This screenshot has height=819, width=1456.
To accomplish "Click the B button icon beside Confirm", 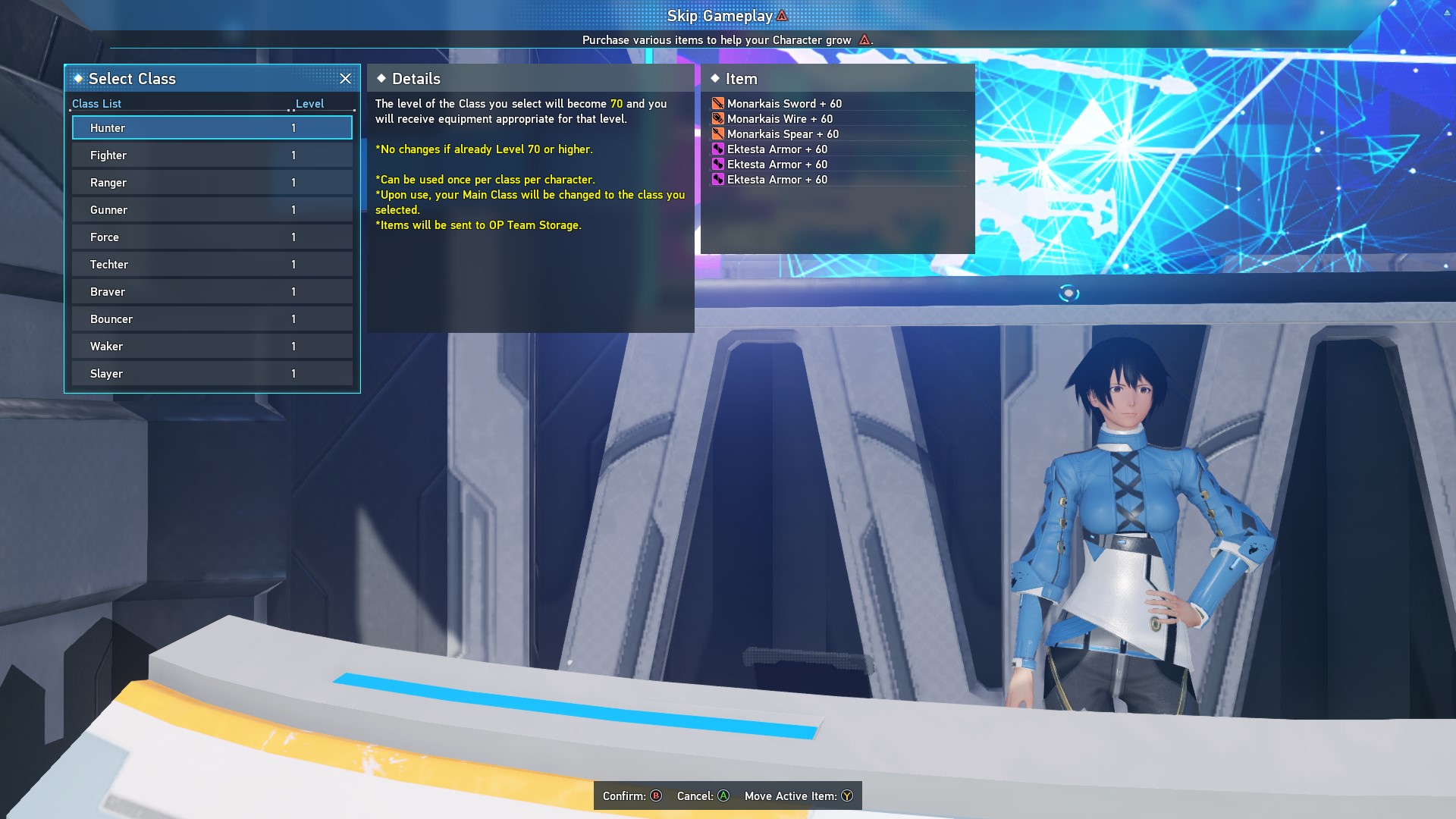I will point(654,796).
